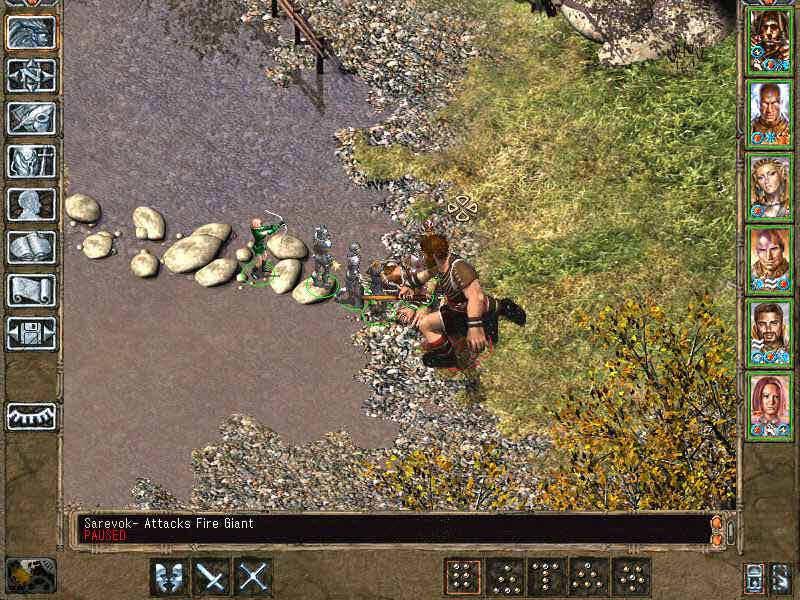Click the return-to-game button atop the sidebar
800x600 pixels.
[x=31, y=32]
